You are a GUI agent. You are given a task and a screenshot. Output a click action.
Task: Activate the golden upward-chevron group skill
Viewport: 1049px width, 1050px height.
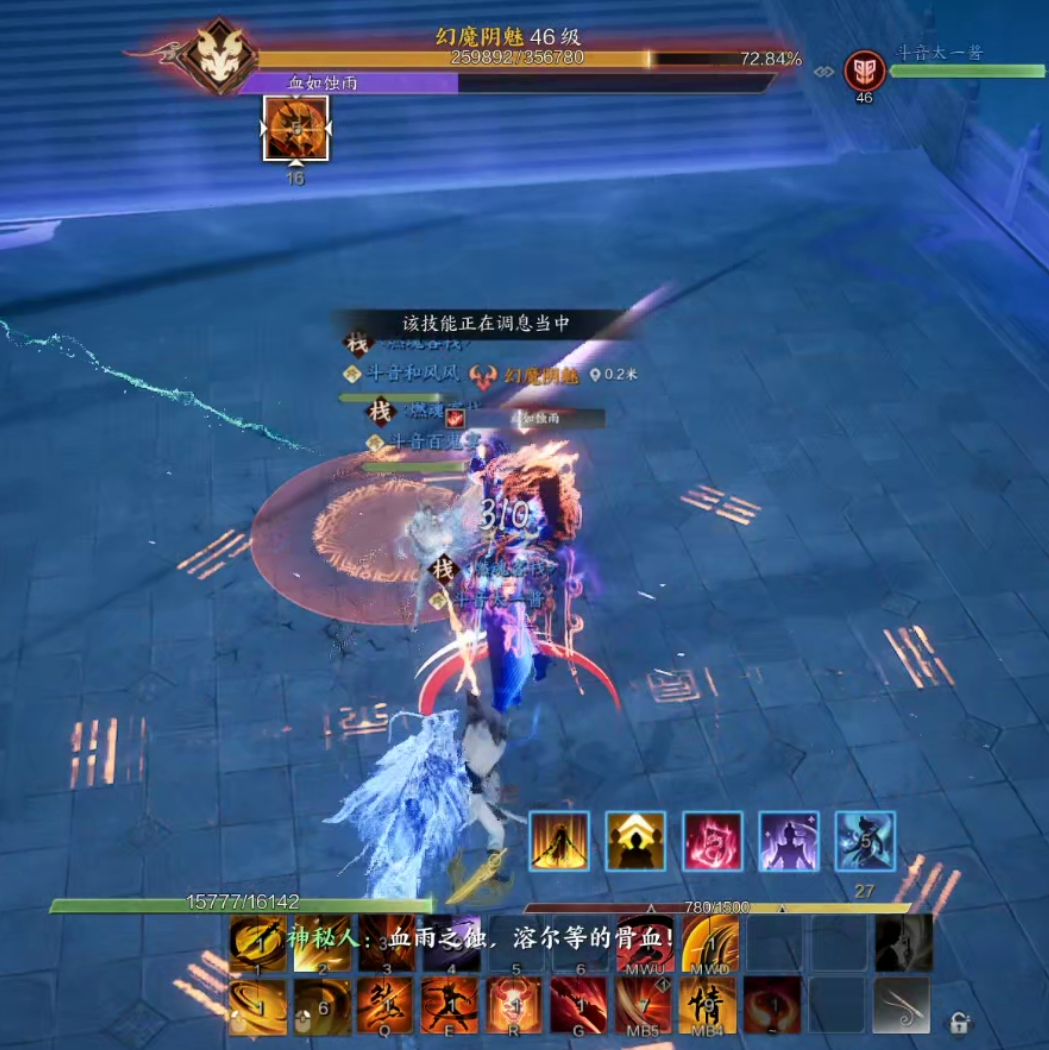[x=636, y=841]
